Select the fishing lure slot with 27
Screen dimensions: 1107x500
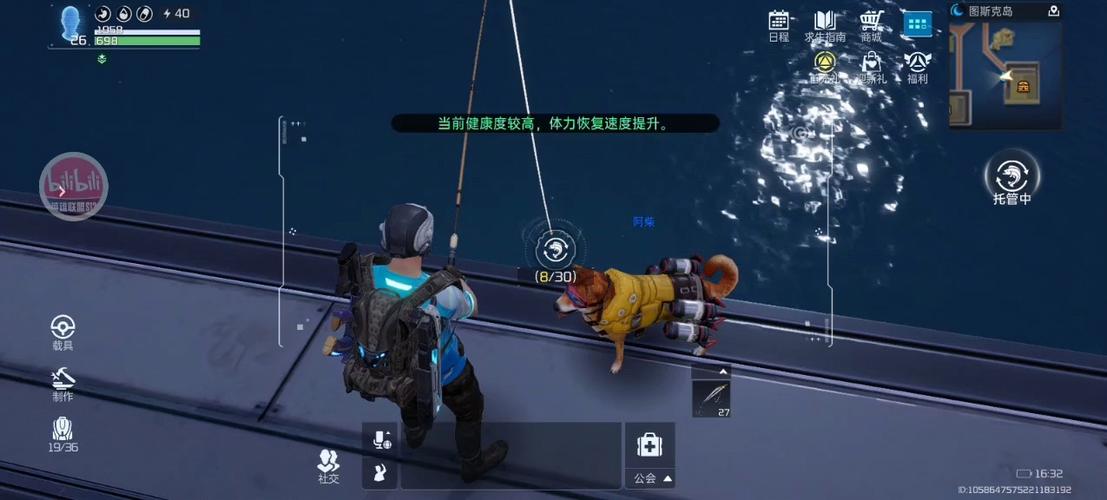pos(711,398)
